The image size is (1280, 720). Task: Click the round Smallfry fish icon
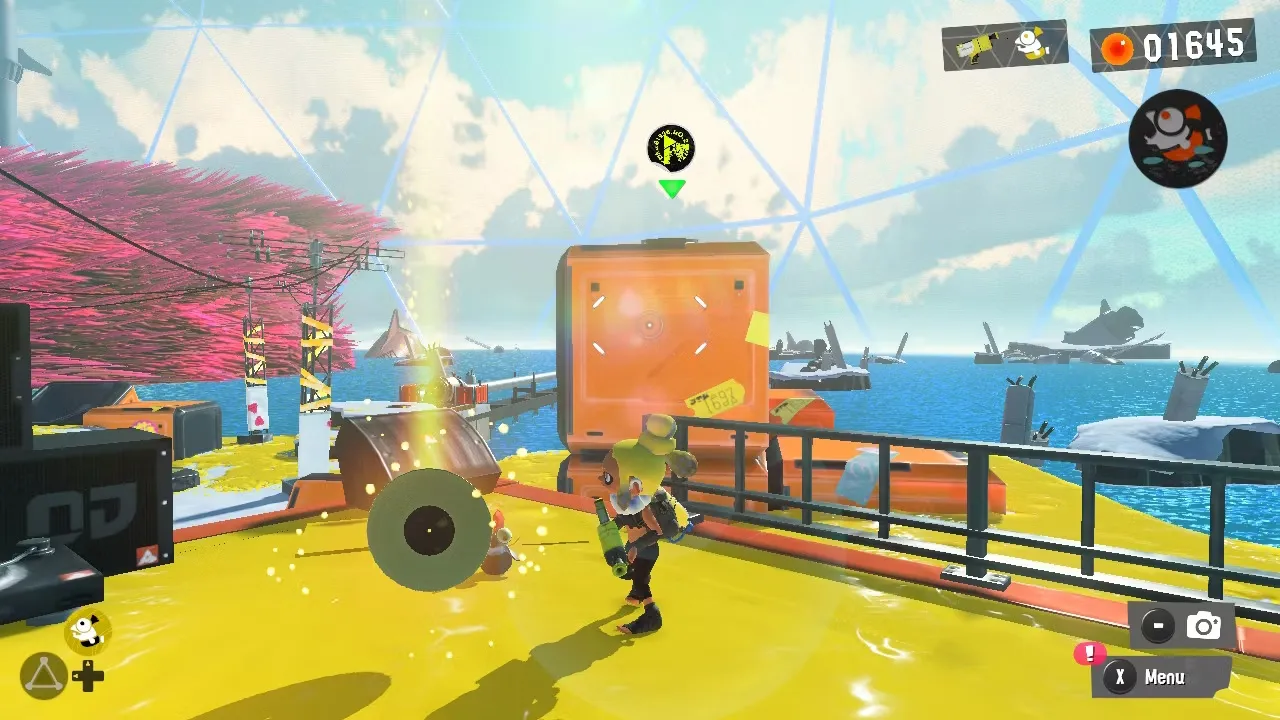tap(1177, 138)
